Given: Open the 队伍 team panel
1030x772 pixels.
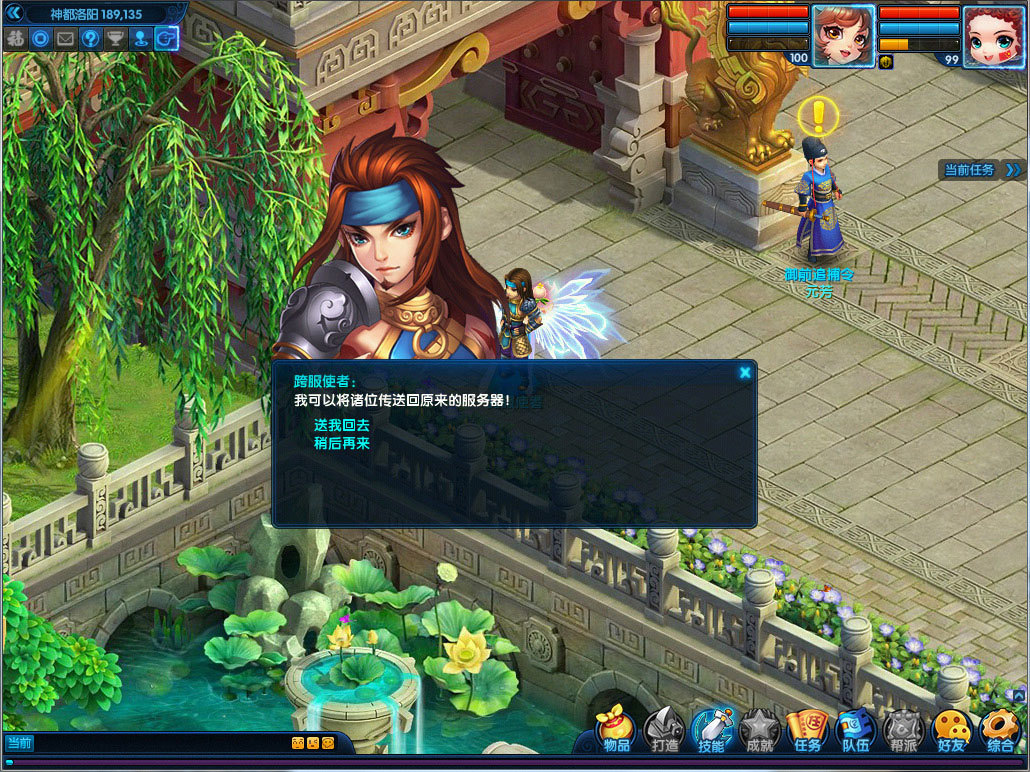Looking at the screenshot, I should point(855,731).
